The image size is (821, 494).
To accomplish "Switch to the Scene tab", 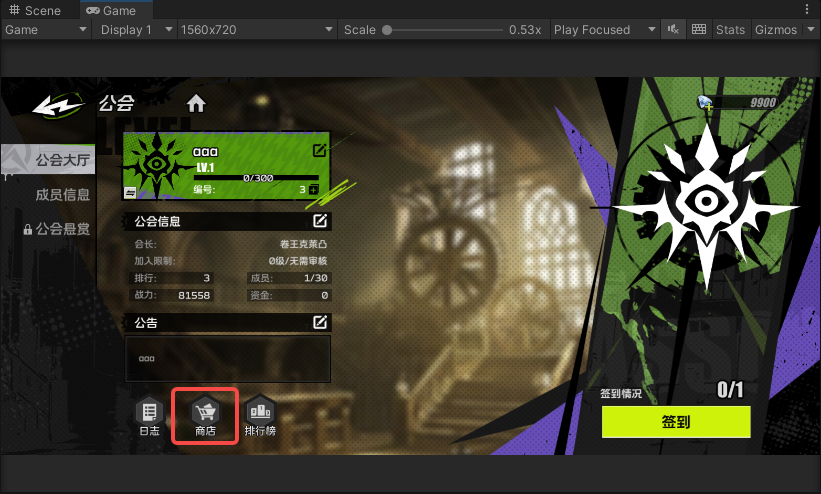I will click(x=35, y=10).
